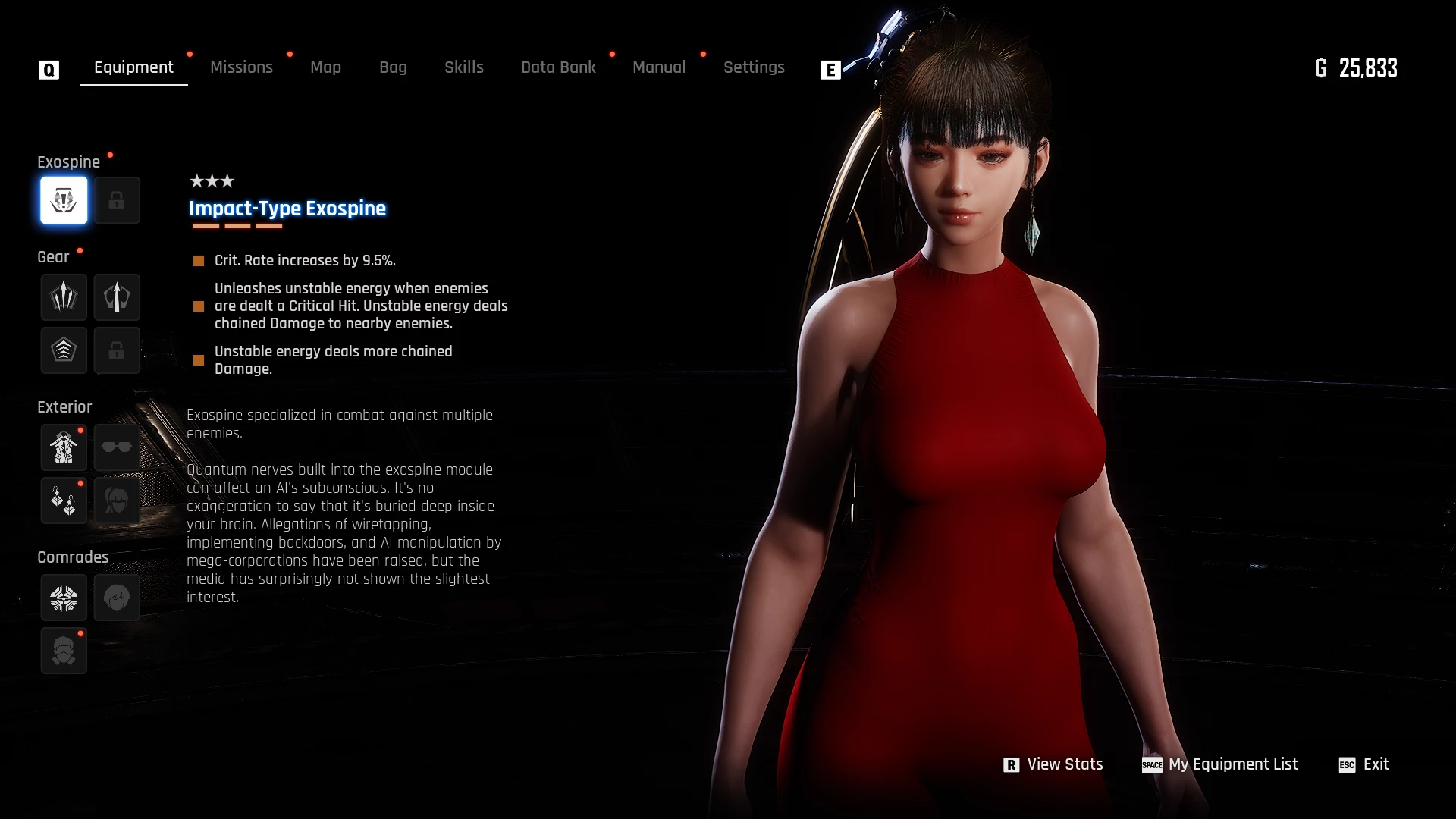The image size is (1456, 819).
Task: Select the outfit exterior slot
Action: (x=64, y=447)
